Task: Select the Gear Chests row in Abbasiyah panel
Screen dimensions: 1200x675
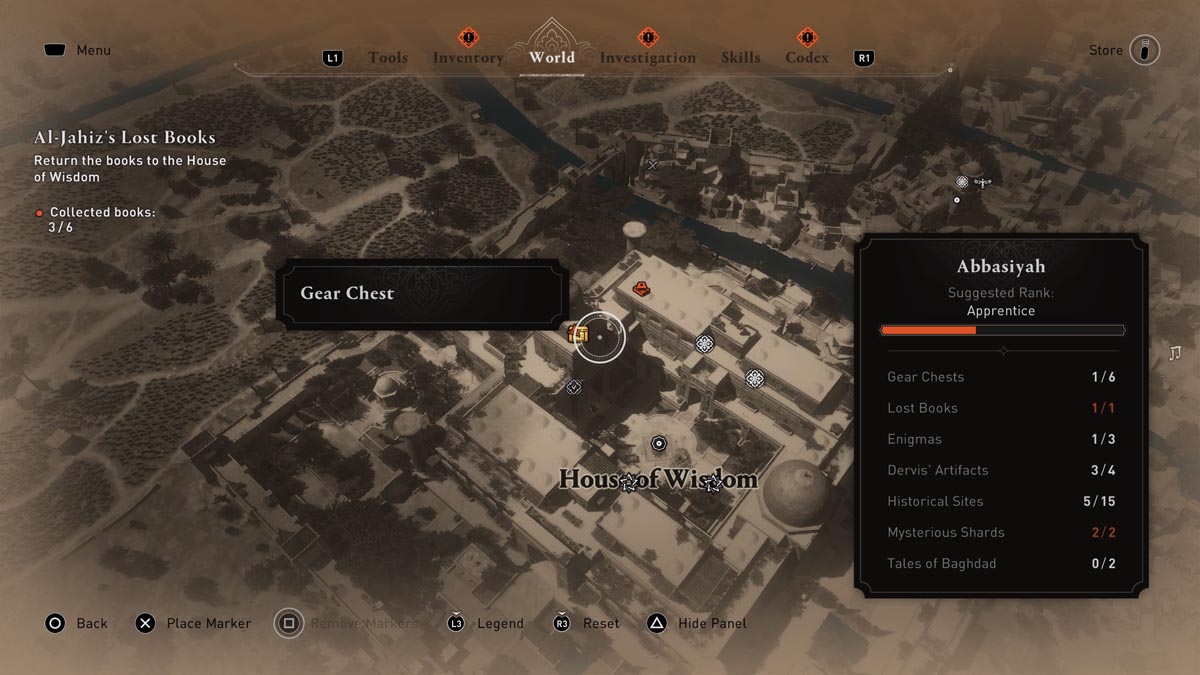Action: pos(1001,377)
